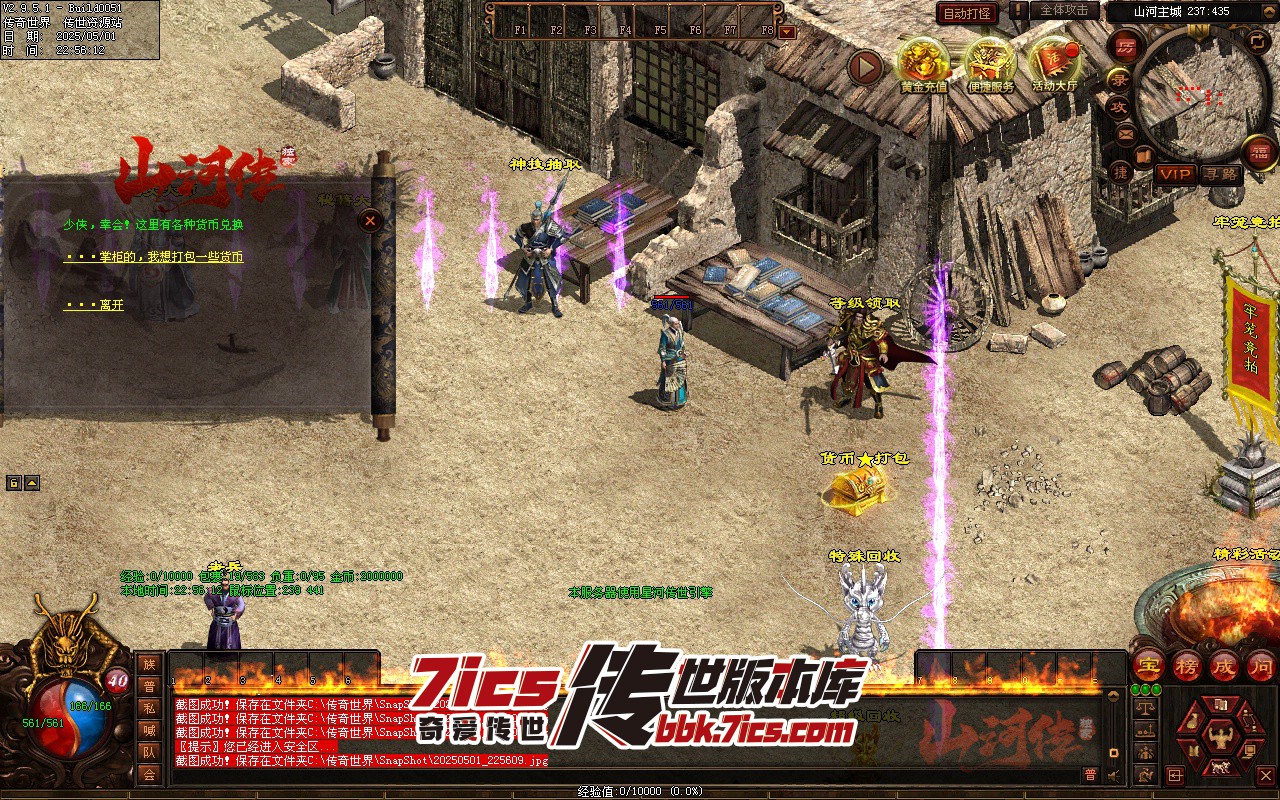Close the NPC dialogue scroll
1280x800 pixels.
tap(371, 220)
